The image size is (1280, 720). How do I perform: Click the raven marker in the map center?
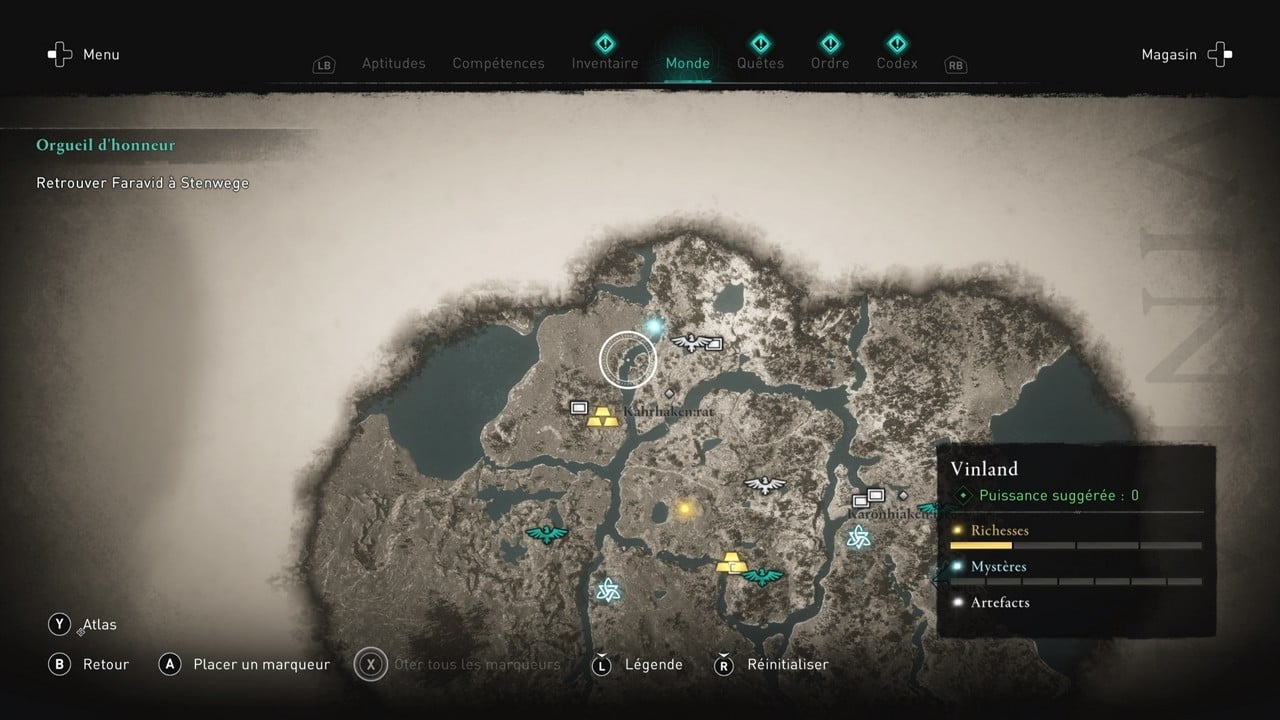pyautogui.click(x=763, y=483)
